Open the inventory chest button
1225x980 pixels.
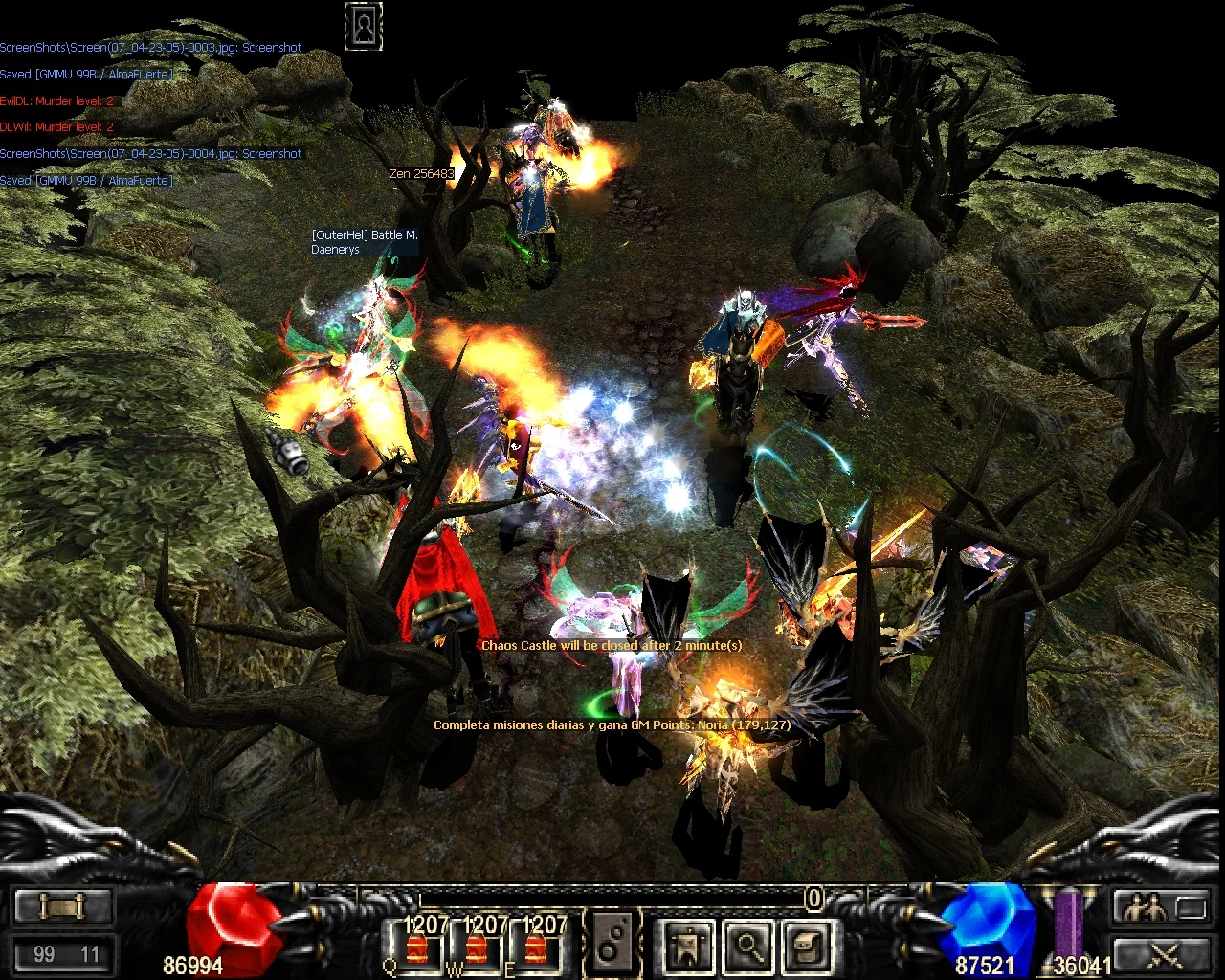pos(807,946)
